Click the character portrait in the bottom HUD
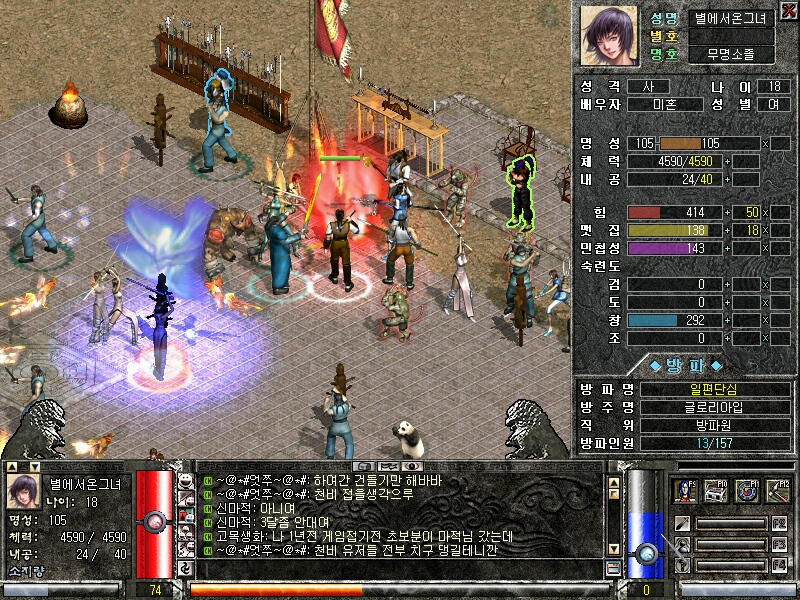The height and width of the screenshot is (600, 800). (23, 492)
